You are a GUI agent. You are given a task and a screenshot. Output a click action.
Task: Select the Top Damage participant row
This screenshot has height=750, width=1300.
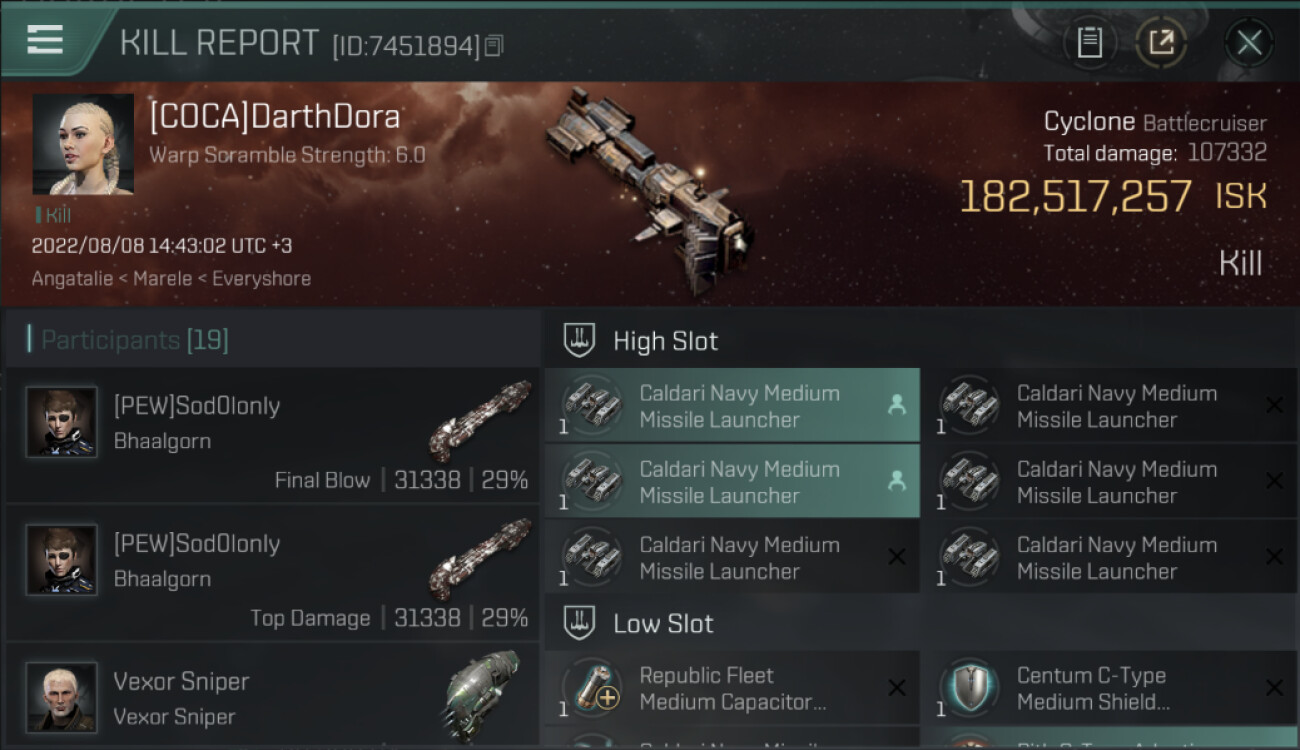pyautogui.click(x=272, y=573)
